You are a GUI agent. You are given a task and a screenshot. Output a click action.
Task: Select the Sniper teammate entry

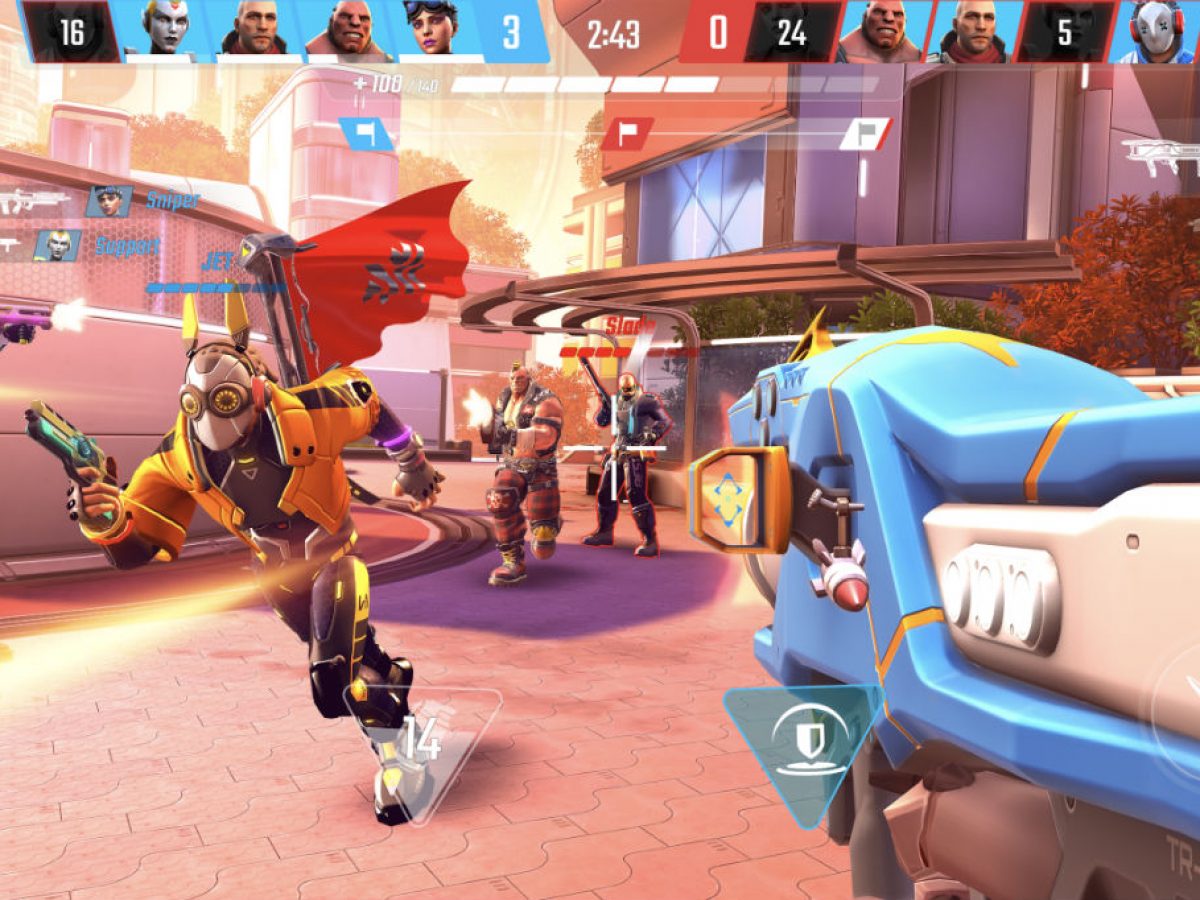tap(108, 201)
